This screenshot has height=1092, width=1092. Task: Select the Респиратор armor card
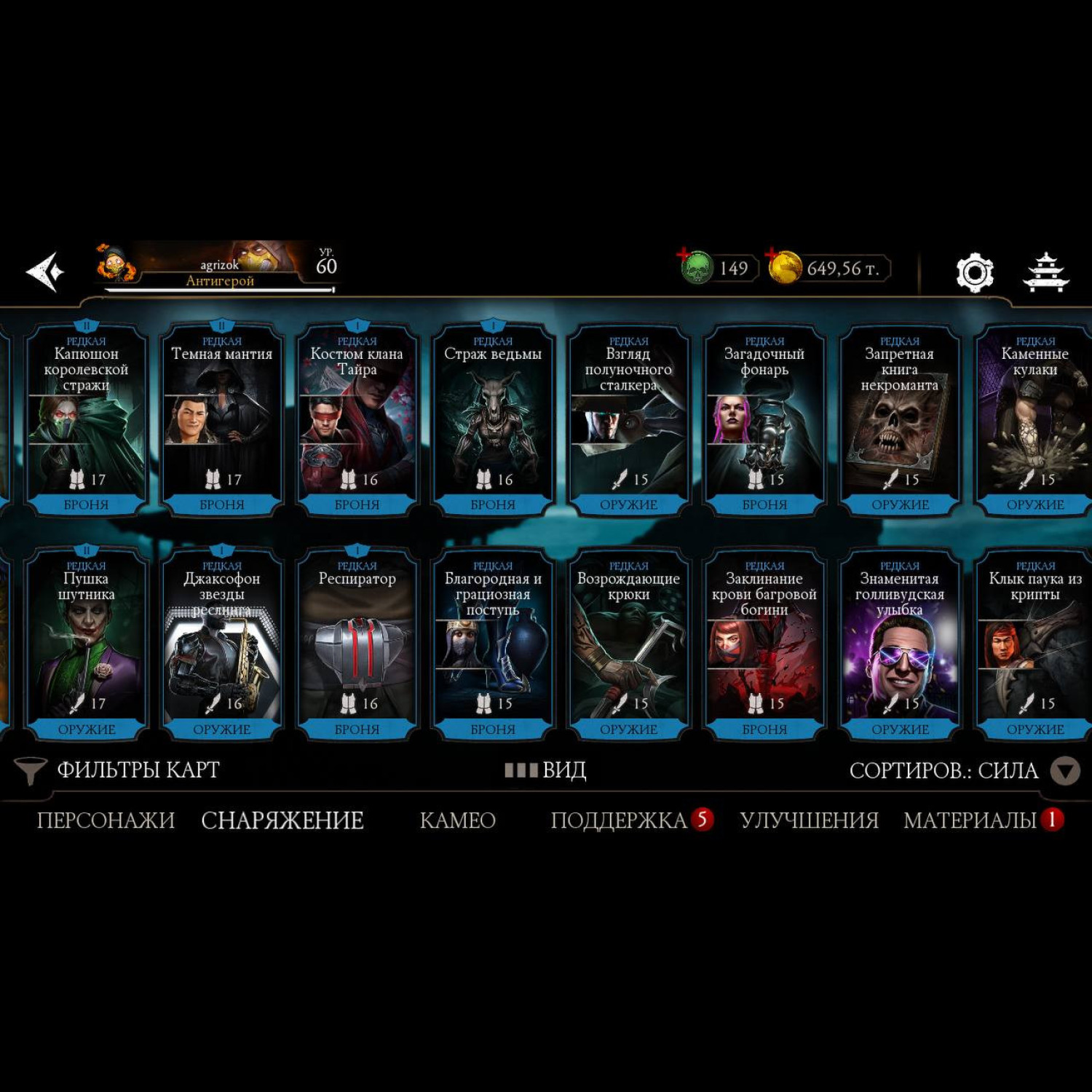point(357,644)
